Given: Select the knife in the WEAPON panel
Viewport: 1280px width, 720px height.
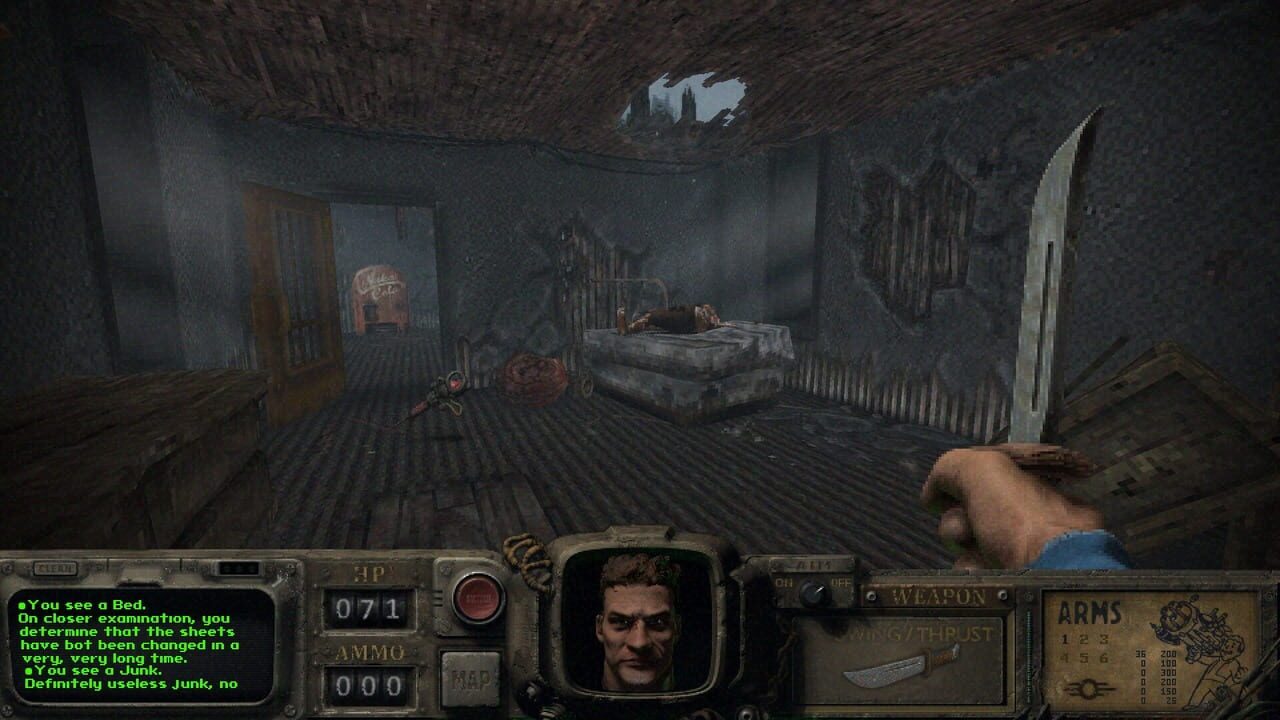Looking at the screenshot, I should [x=898, y=668].
